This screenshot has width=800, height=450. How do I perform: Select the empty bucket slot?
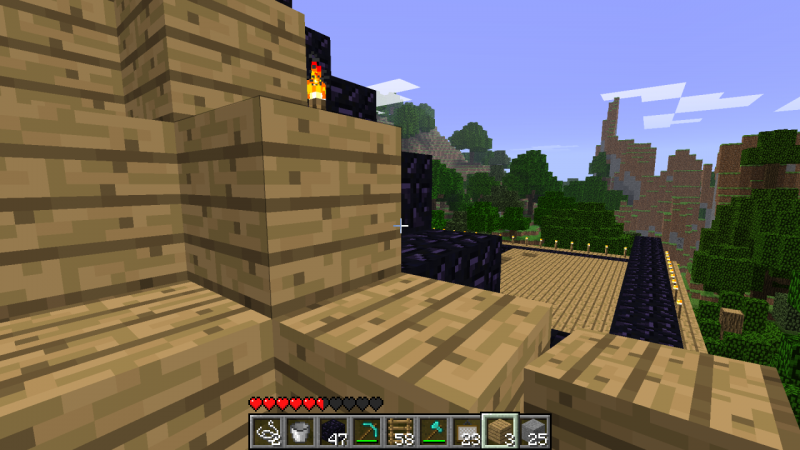tap(299, 431)
